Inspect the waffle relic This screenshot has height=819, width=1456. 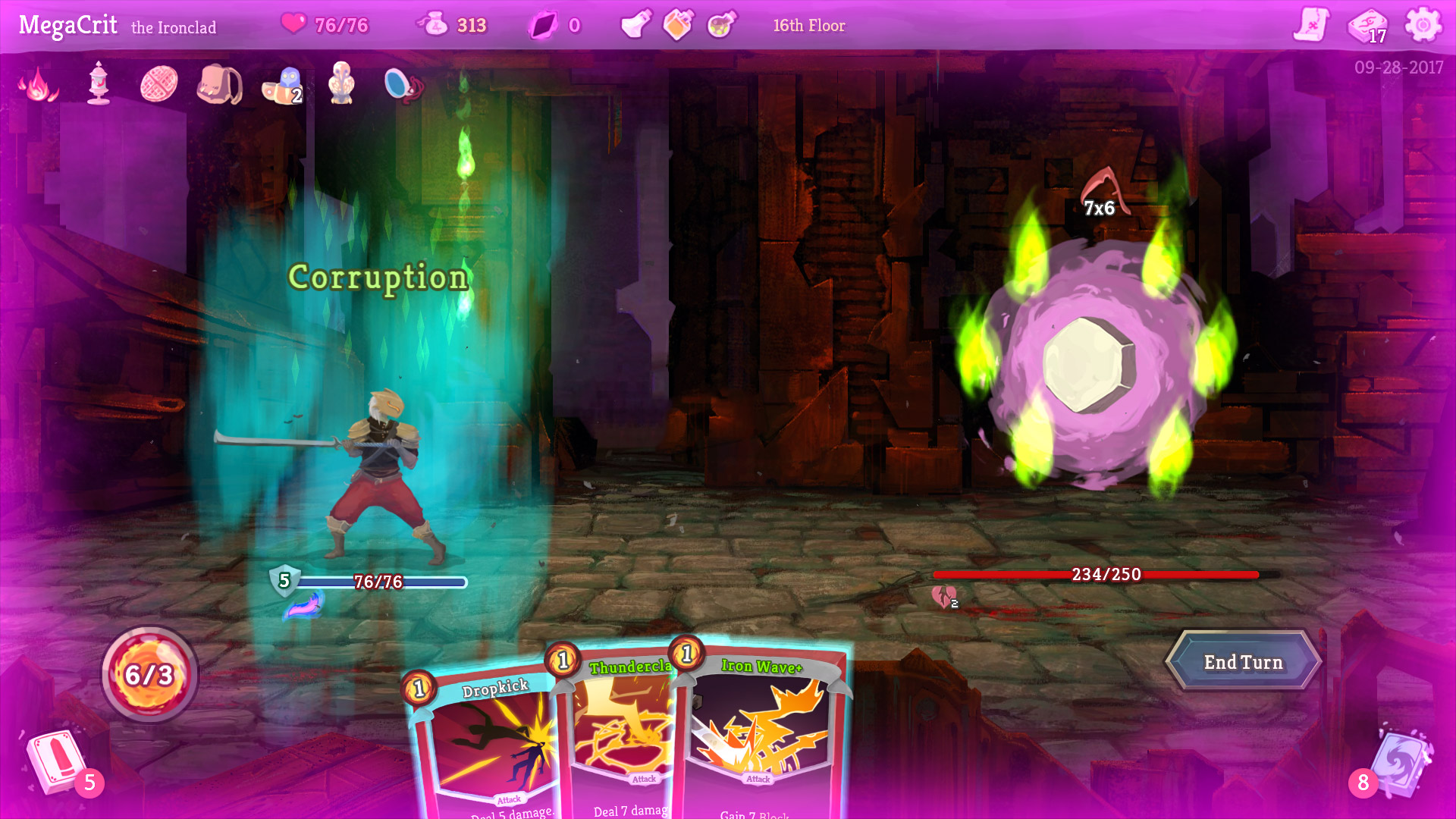tap(158, 83)
